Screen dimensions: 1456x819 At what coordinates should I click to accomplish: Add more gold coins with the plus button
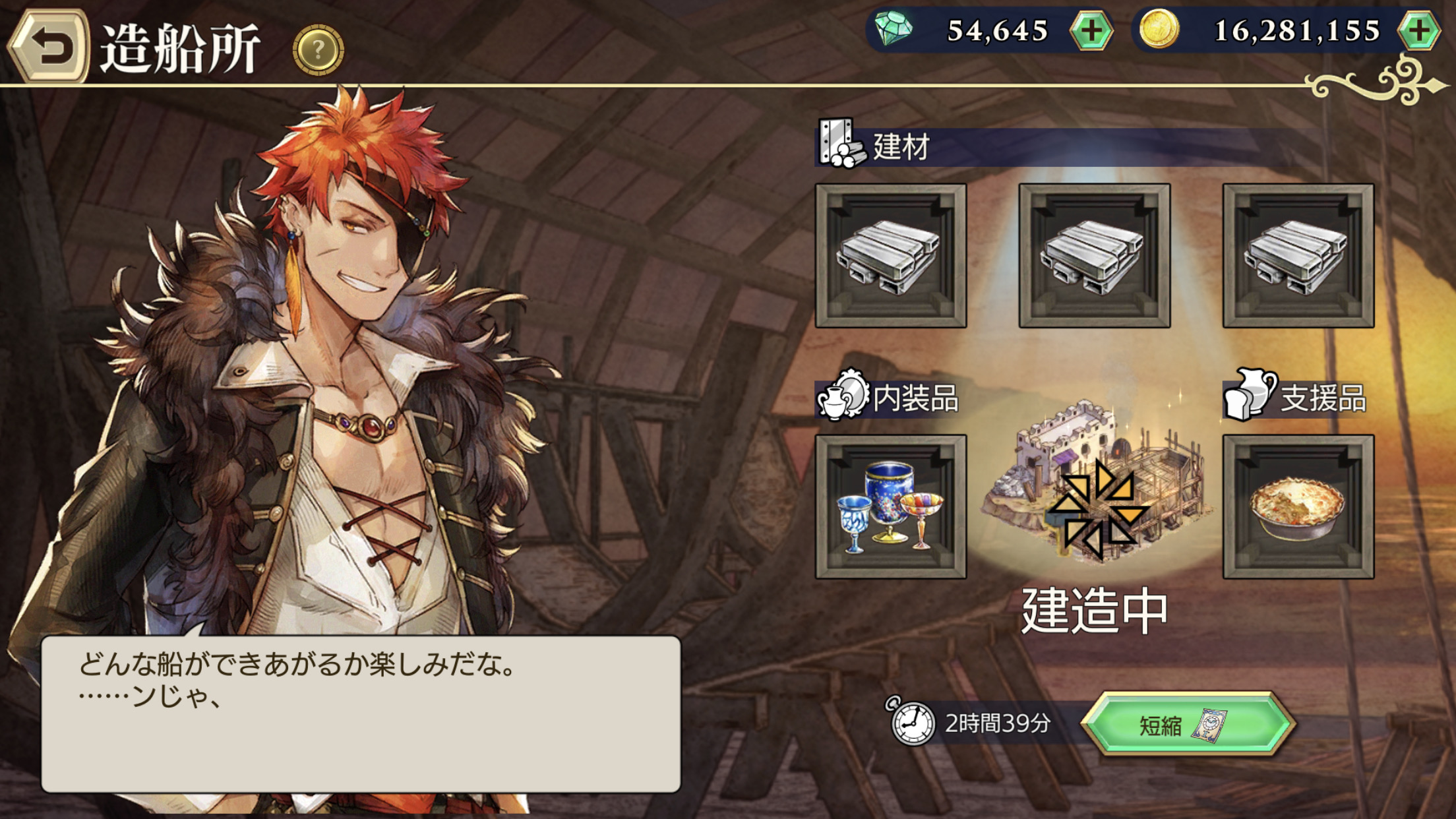coord(1419,31)
